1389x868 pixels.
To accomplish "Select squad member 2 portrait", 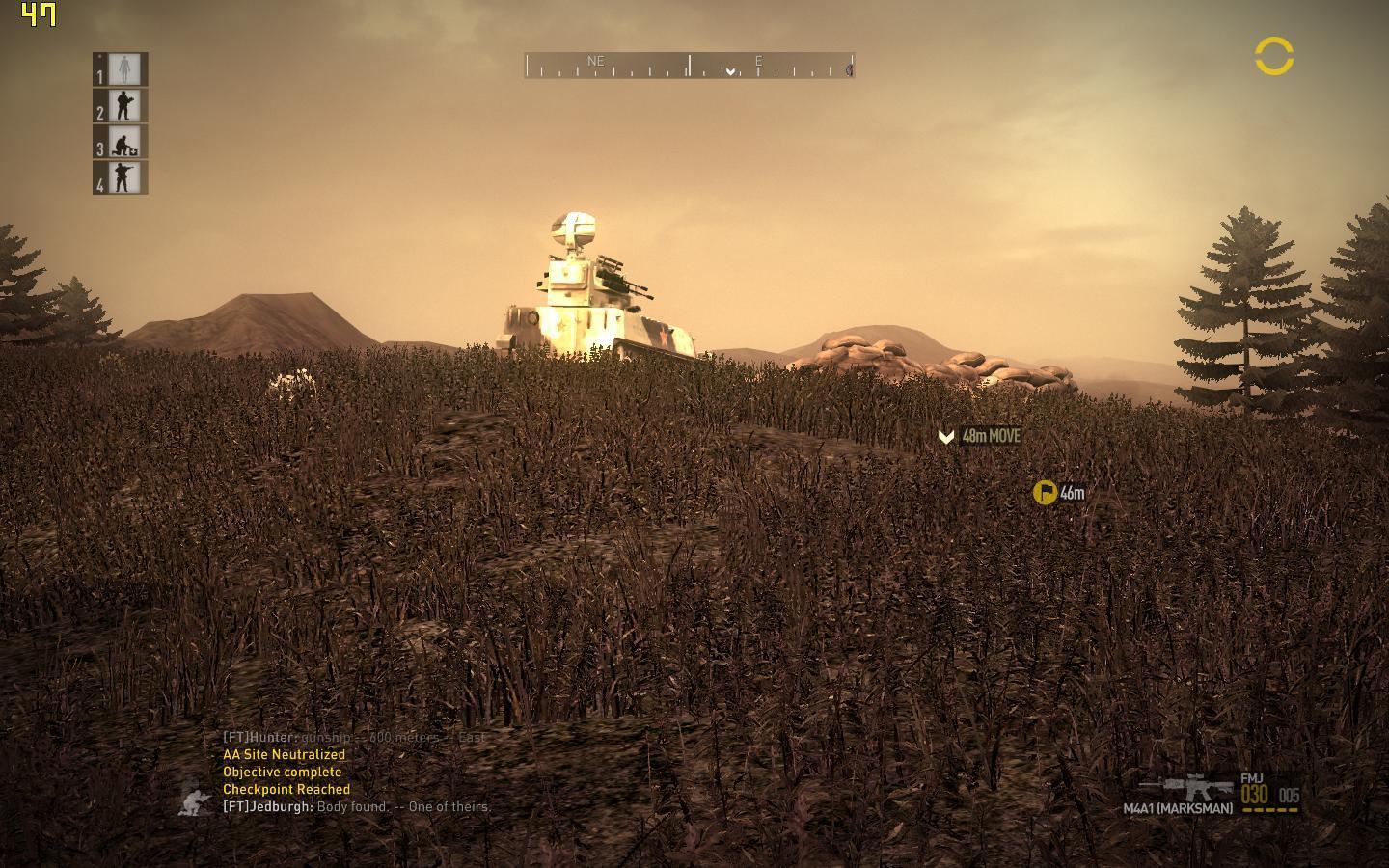I will pos(124,105).
